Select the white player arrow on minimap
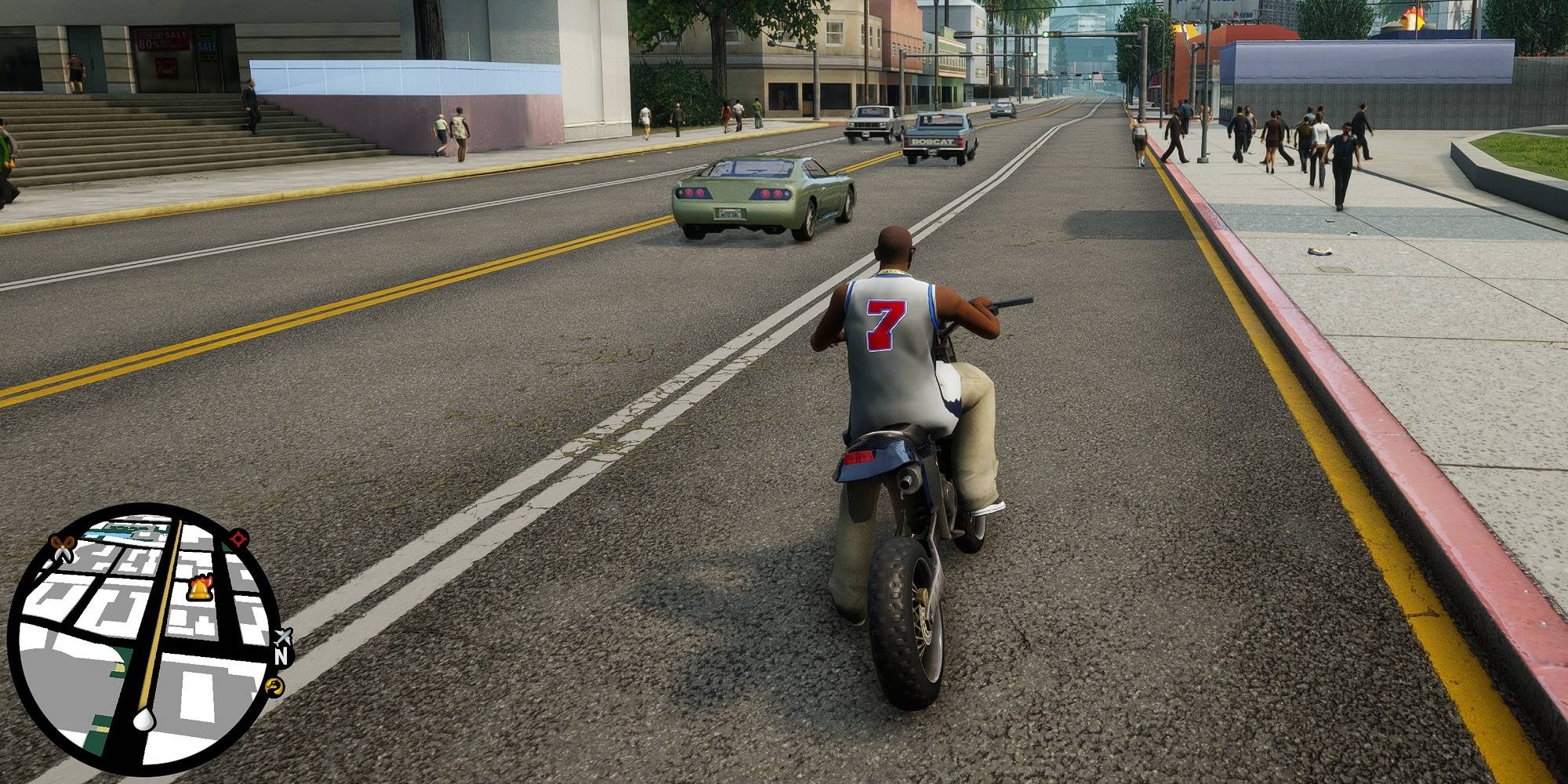 click(x=143, y=720)
